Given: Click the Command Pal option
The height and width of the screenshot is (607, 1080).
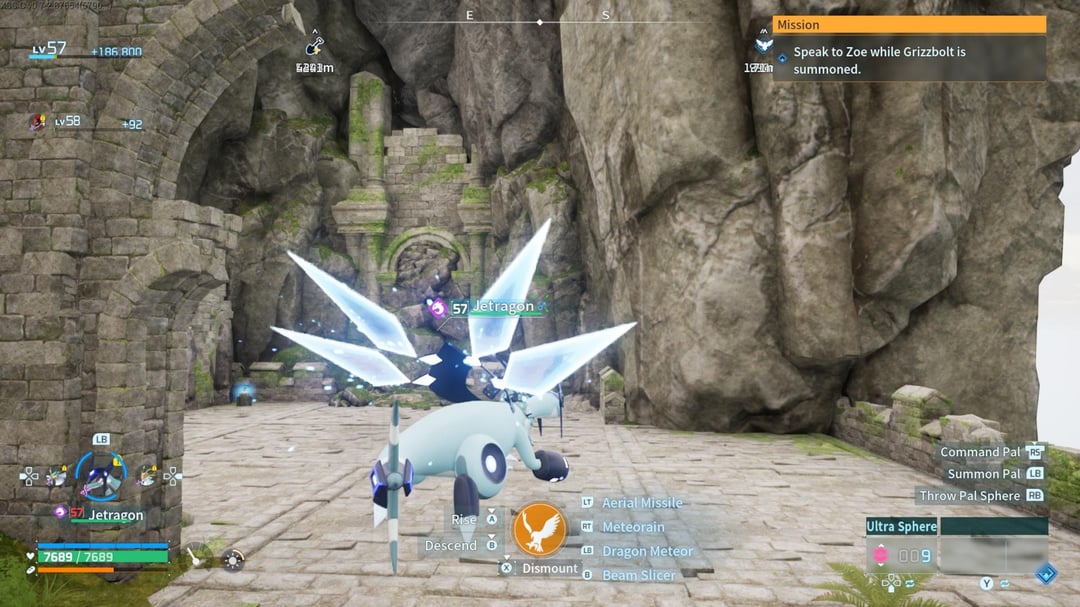Looking at the screenshot, I should coord(981,452).
